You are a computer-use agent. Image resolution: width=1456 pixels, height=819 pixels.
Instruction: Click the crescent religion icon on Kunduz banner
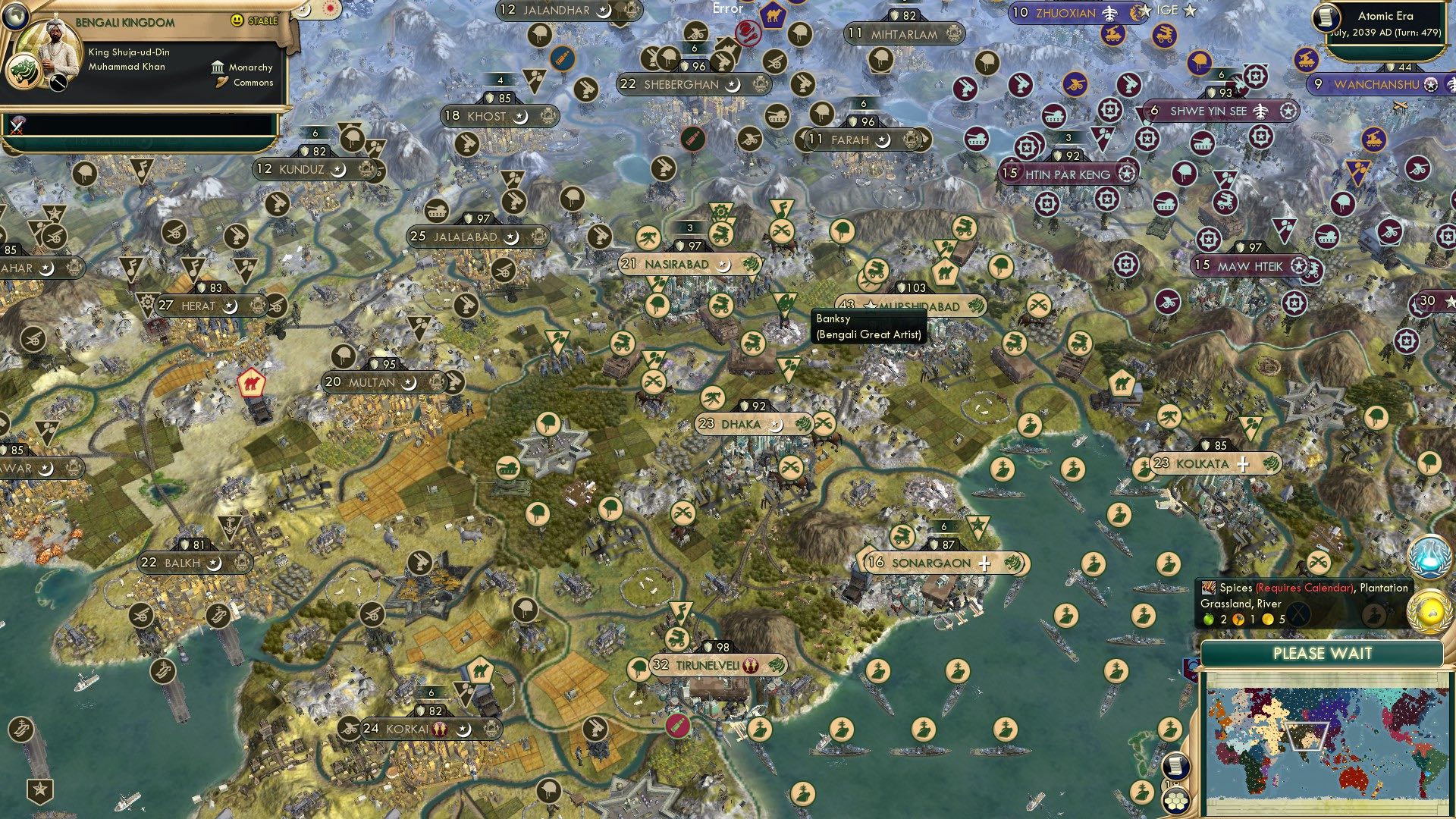coord(339,171)
